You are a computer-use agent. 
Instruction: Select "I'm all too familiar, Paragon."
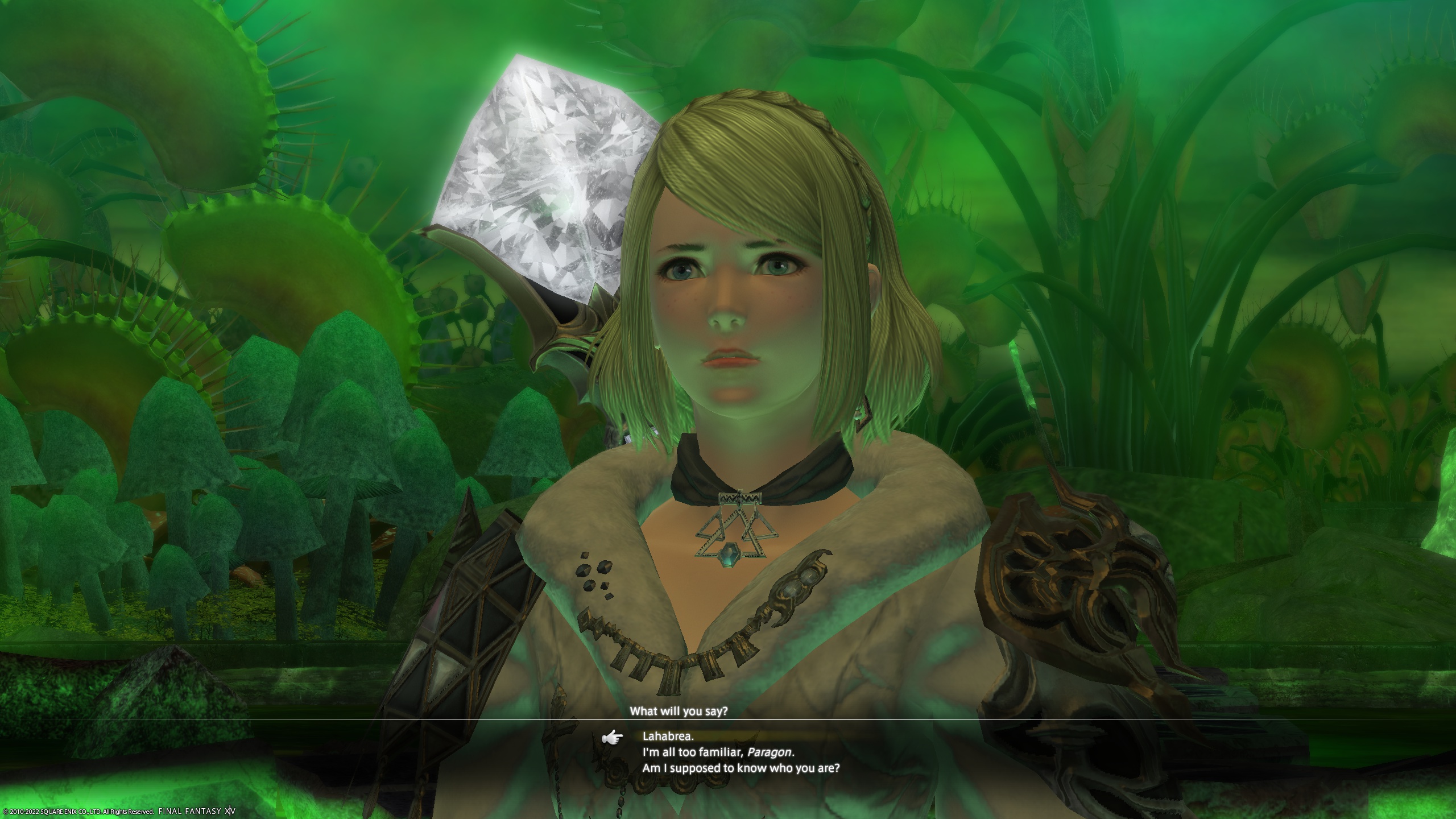(x=718, y=752)
